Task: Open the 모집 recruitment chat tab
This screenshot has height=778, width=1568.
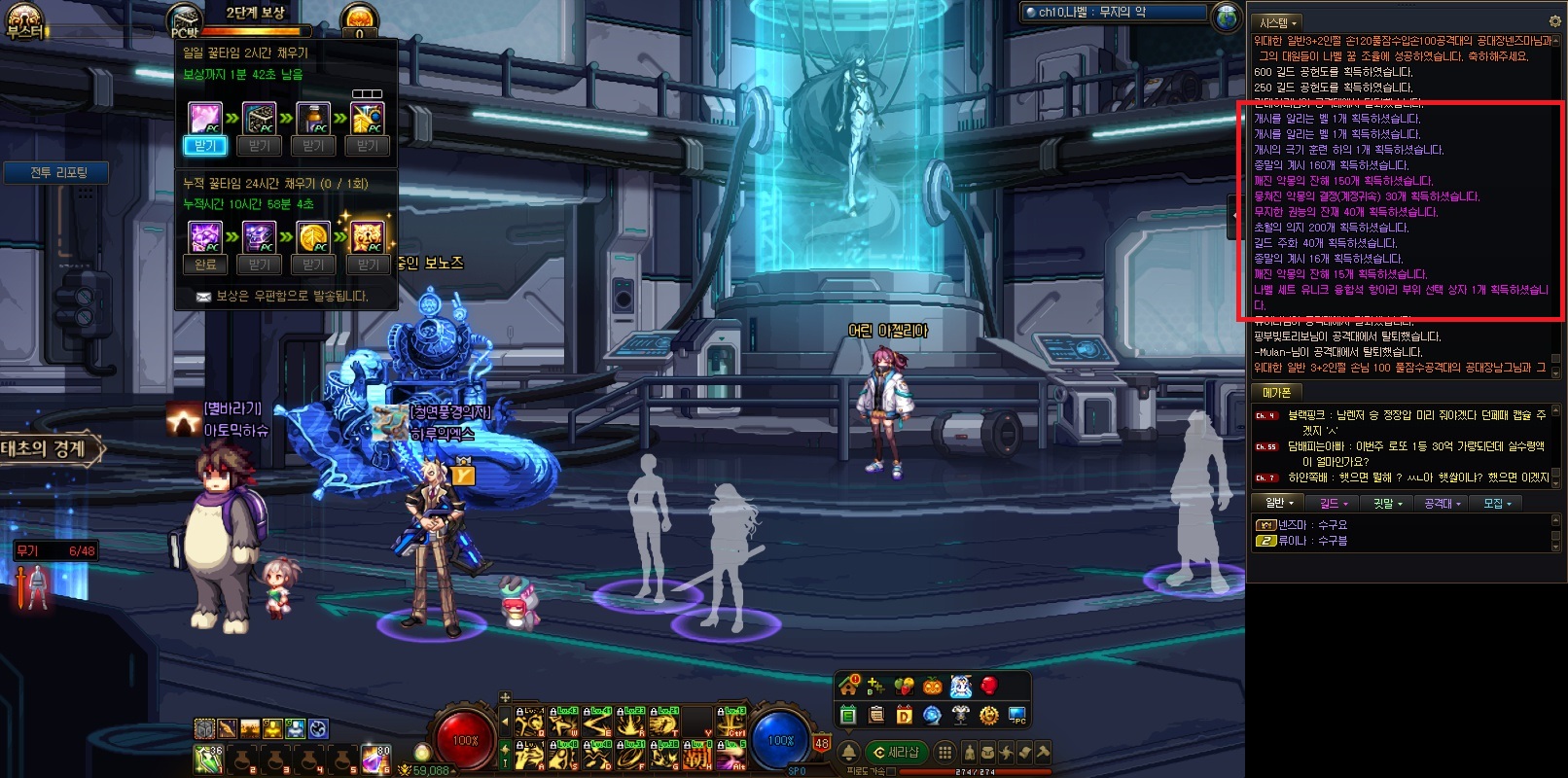Action: click(x=1496, y=504)
